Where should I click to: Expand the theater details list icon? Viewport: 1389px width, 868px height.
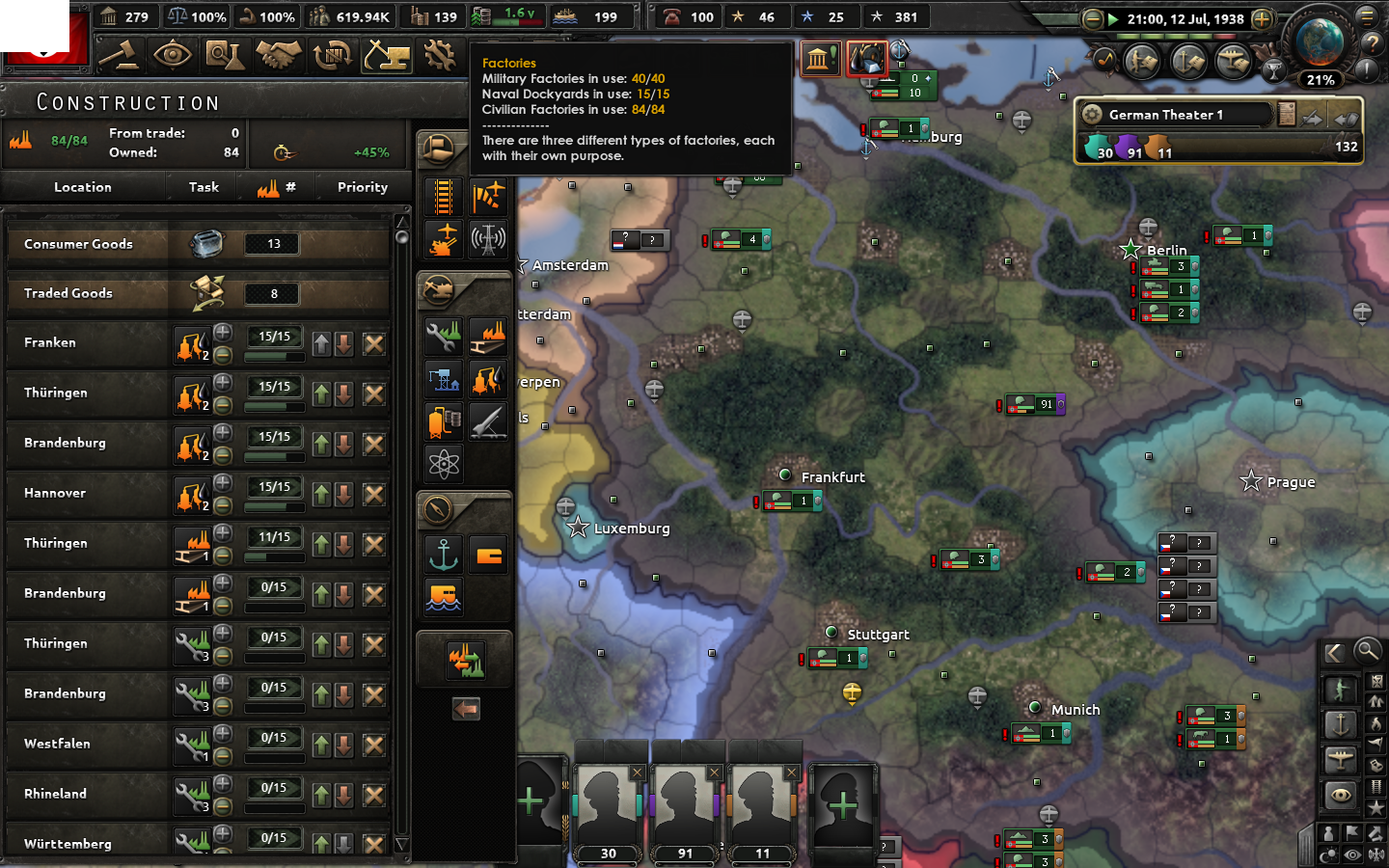1287,113
